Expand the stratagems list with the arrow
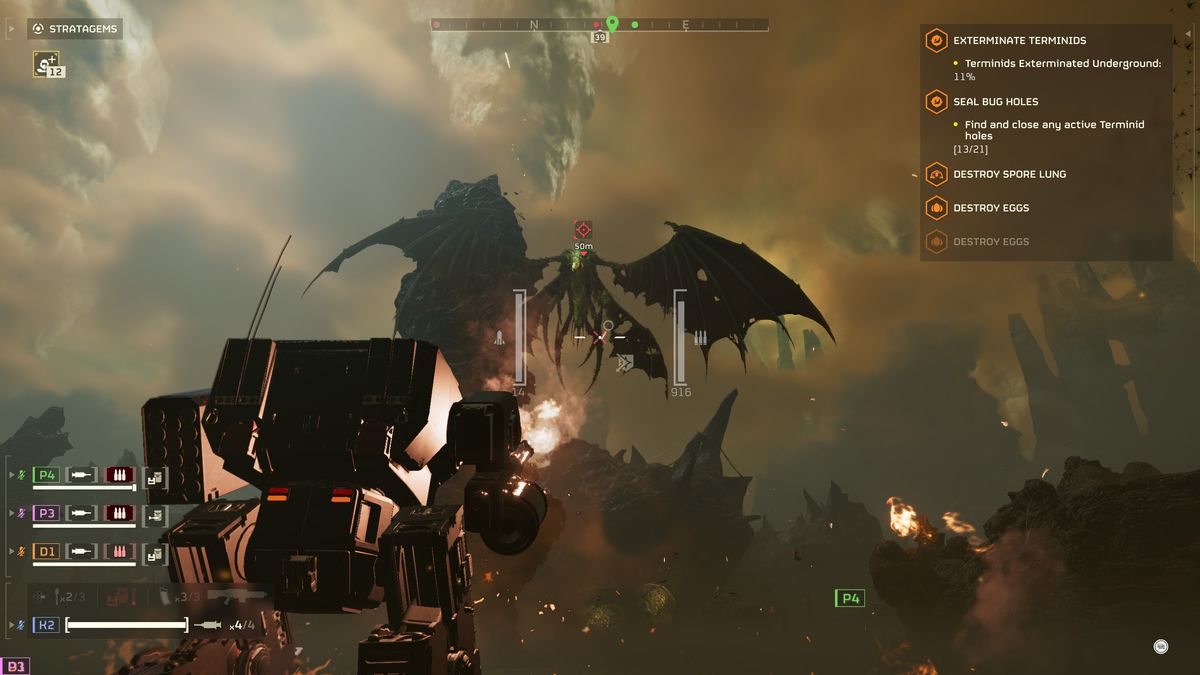The height and width of the screenshot is (675, 1200). pos(11,29)
